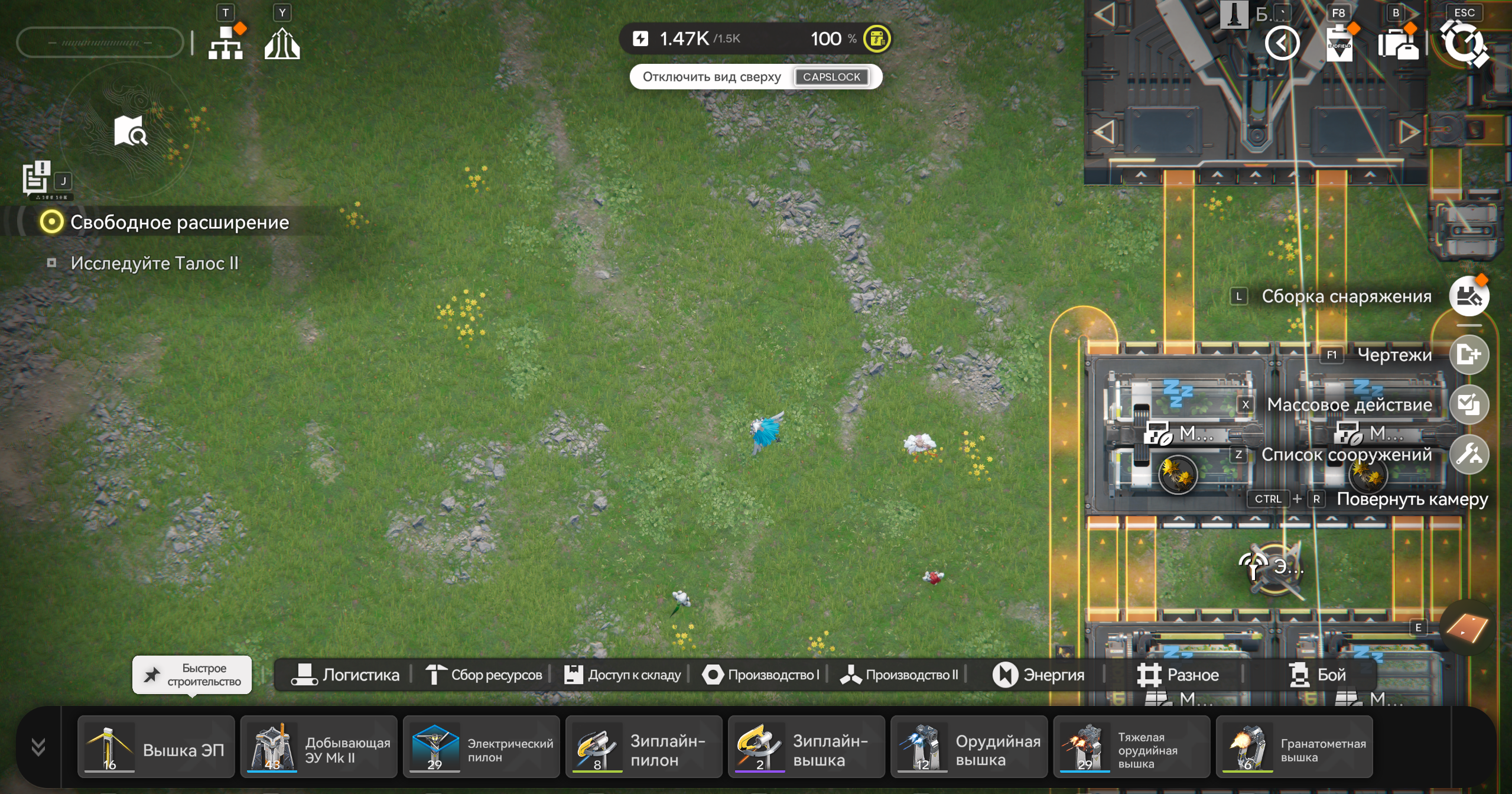Screen dimensions: 1512x794
Task: Show the Энергия building category
Action: [x=1039, y=675]
